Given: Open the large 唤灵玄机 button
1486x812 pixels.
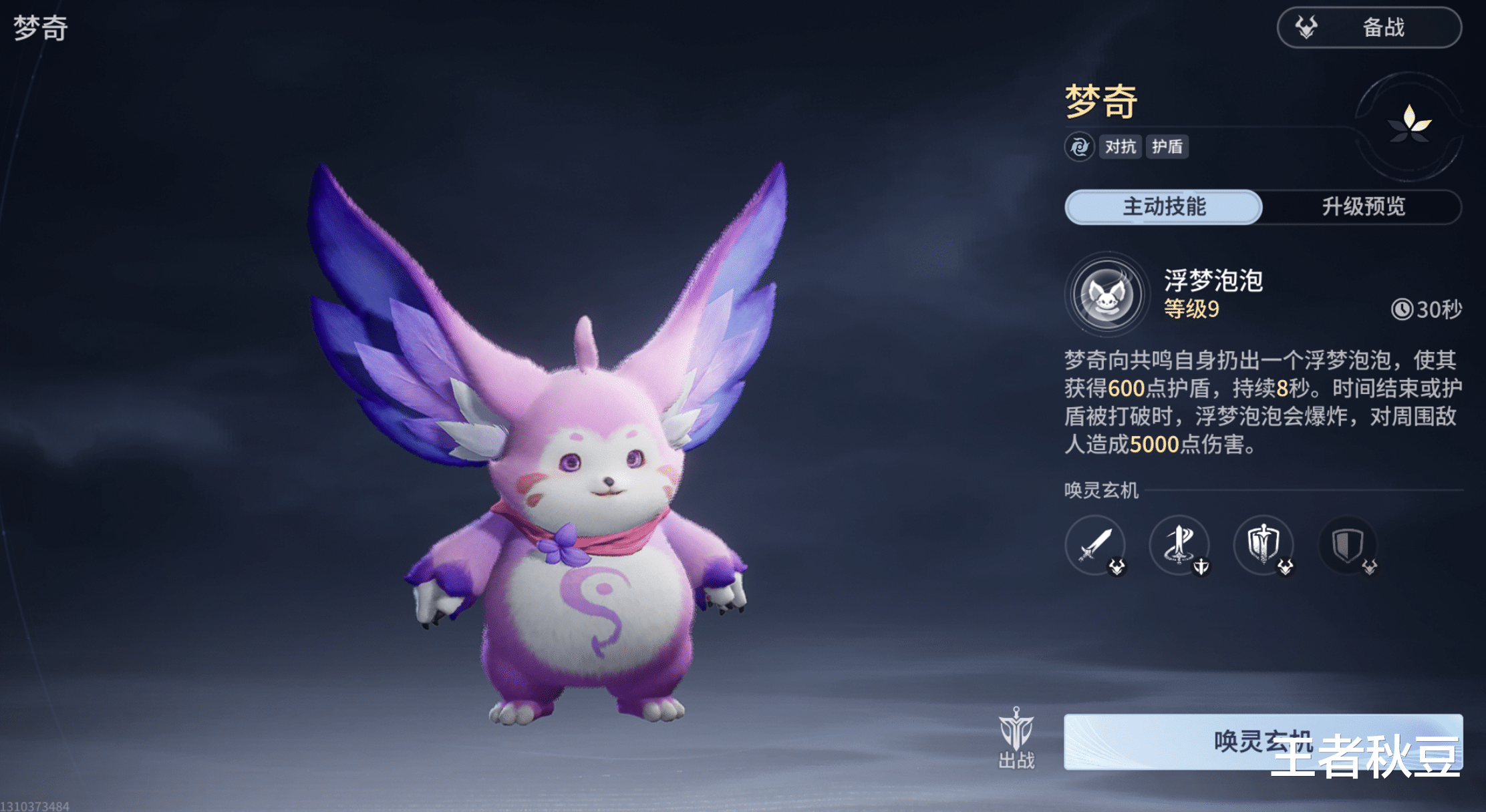Looking at the screenshot, I should 1262,741.
